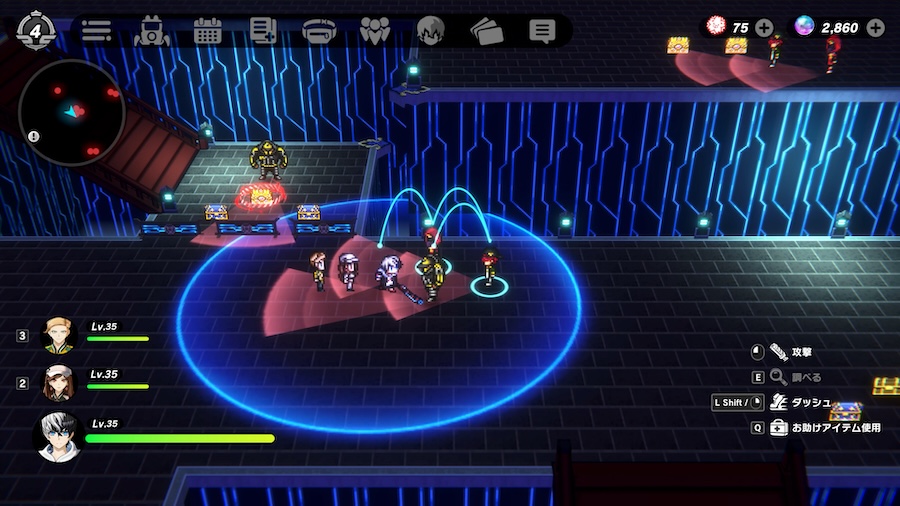Select the blond party member portrait

[x=59, y=335]
